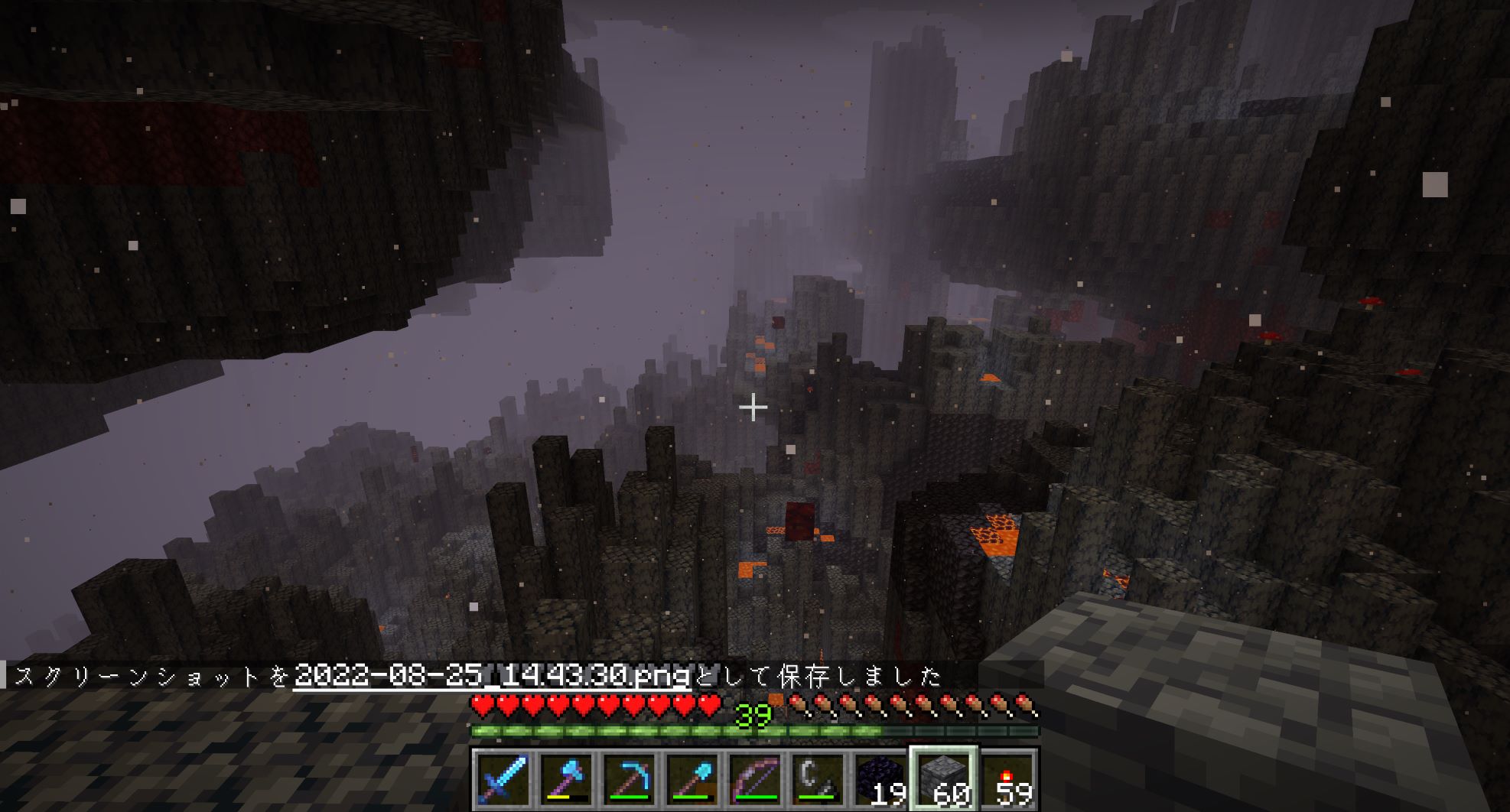Image resolution: width=1510 pixels, height=812 pixels.
Task: Select the torch stack of 59
Action: (x=1007, y=779)
